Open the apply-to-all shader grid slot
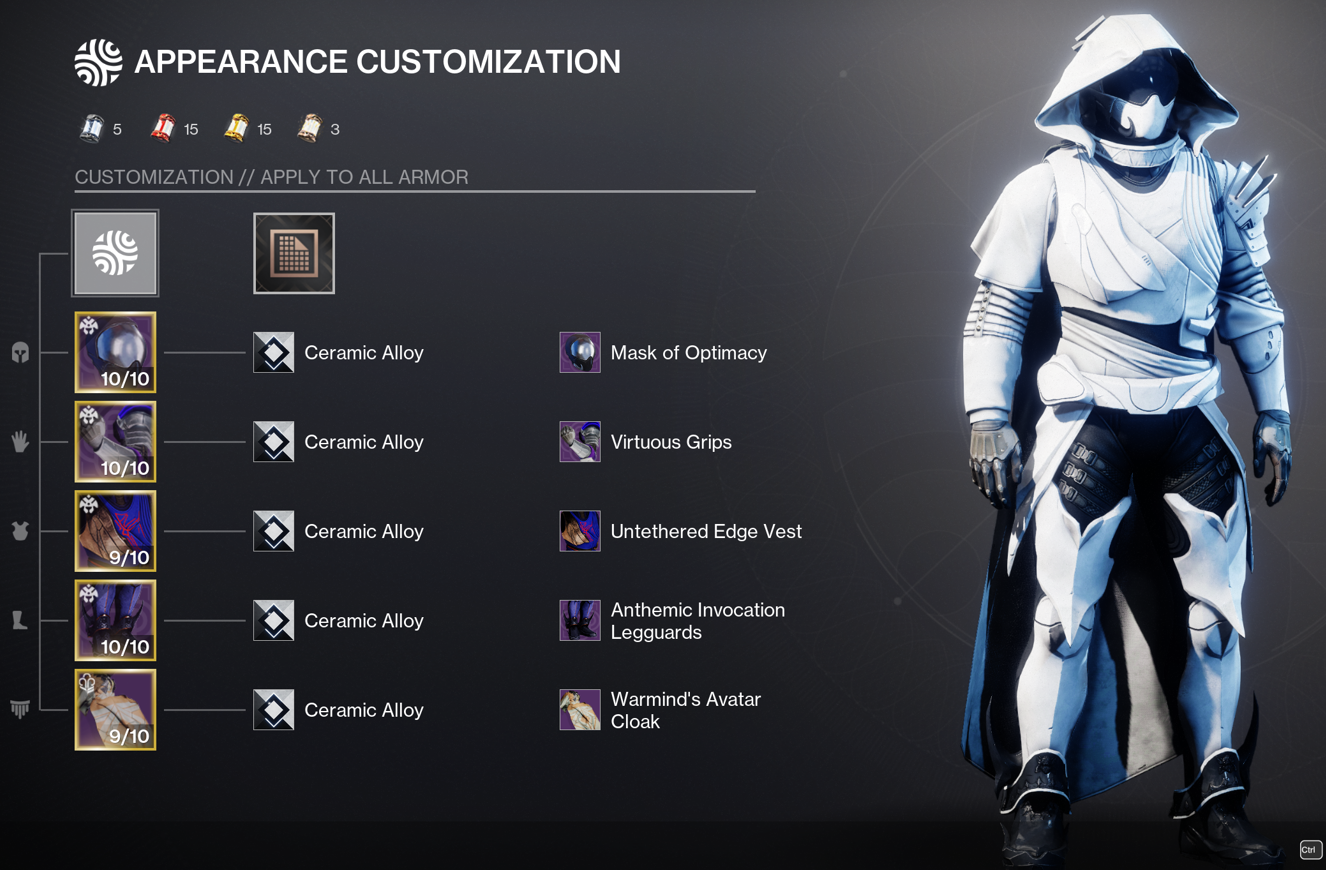The image size is (1326, 870). pos(294,253)
